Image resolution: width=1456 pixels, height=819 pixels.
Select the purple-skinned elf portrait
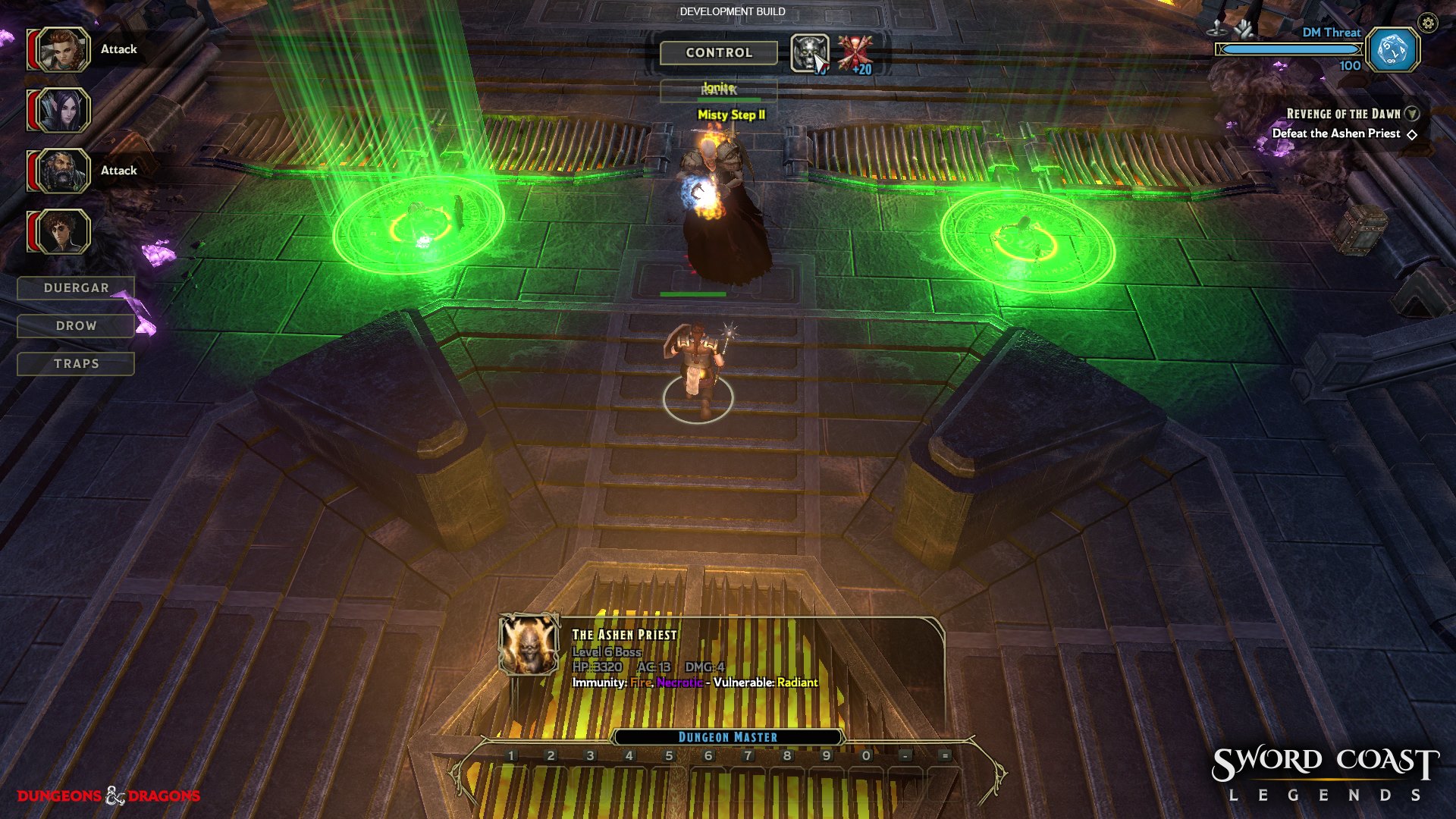(62, 111)
